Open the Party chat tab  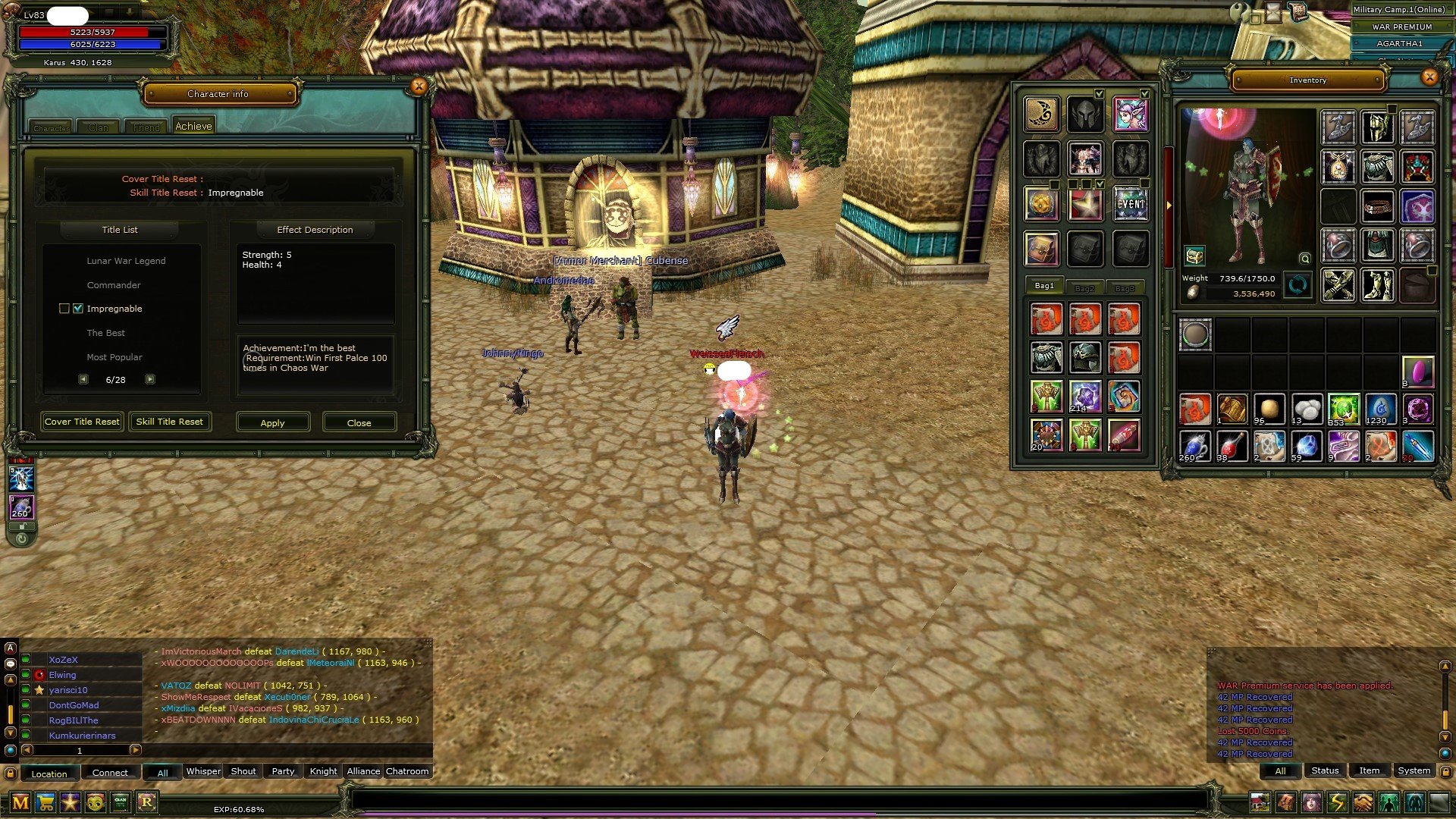[x=283, y=771]
